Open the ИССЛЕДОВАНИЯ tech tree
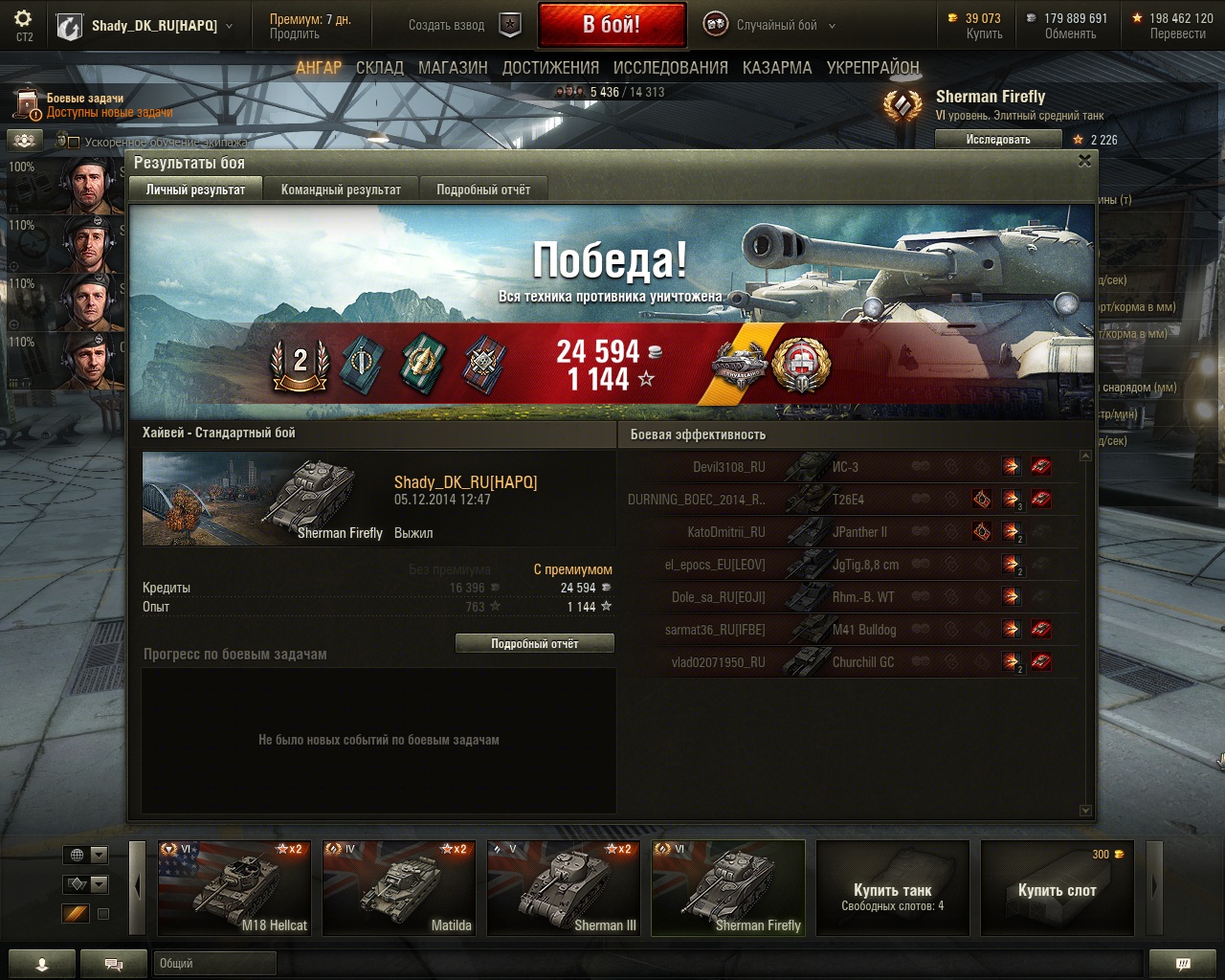The width and height of the screenshot is (1225, 980). [670, 68]
